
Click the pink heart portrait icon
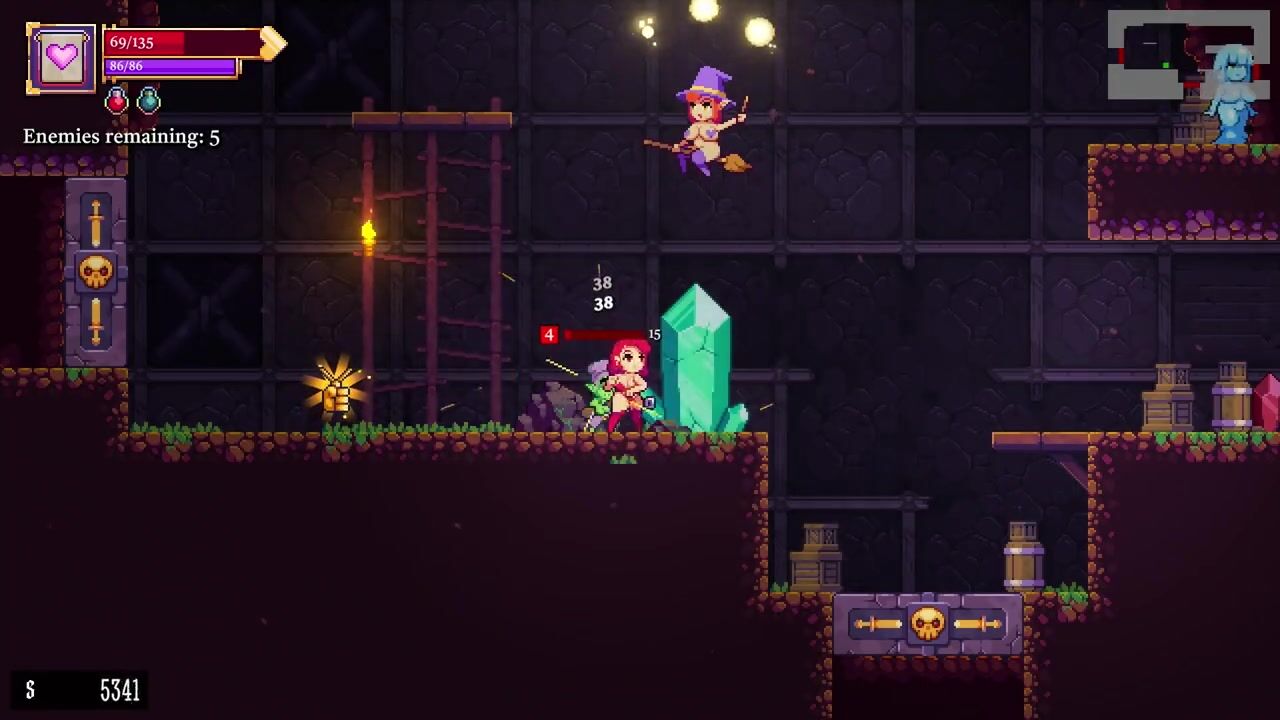[x=61, y=58]
